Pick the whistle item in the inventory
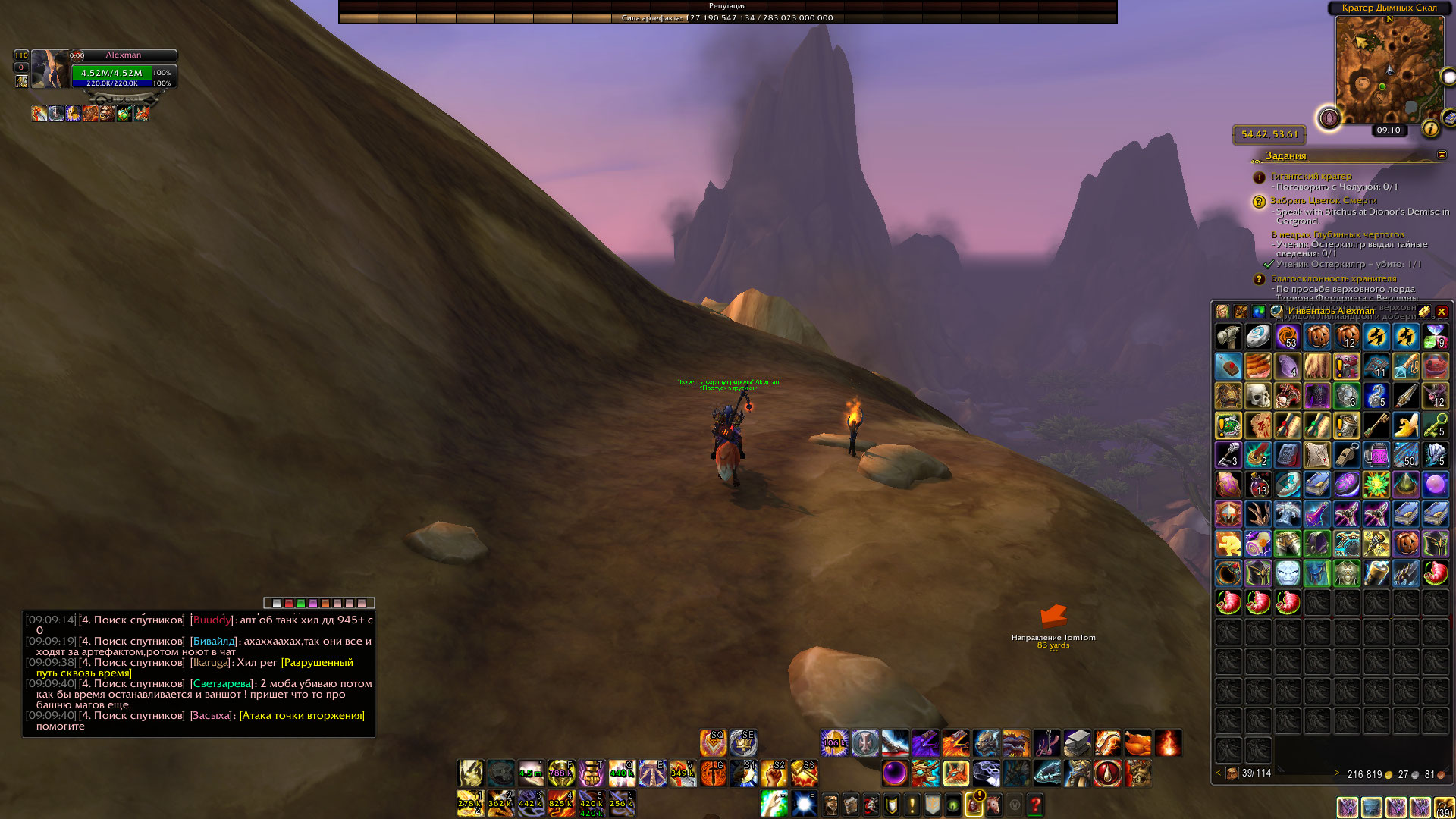 tap(1347, 455)
